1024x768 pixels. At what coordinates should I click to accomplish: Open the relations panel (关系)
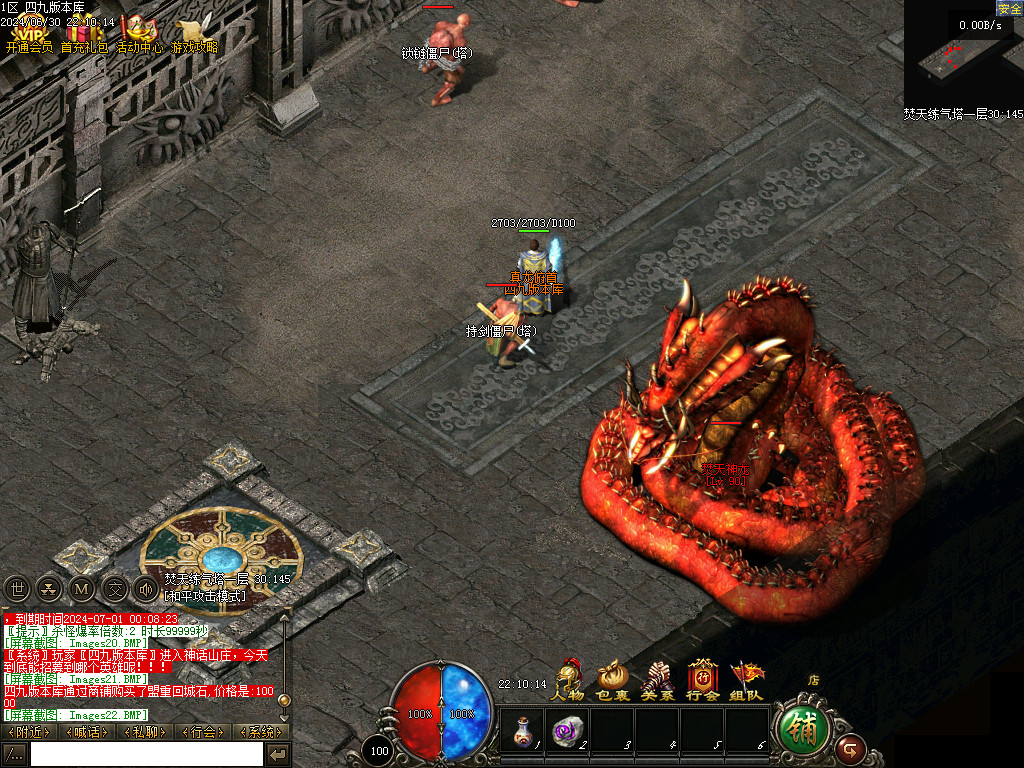[x=658, y=680]
